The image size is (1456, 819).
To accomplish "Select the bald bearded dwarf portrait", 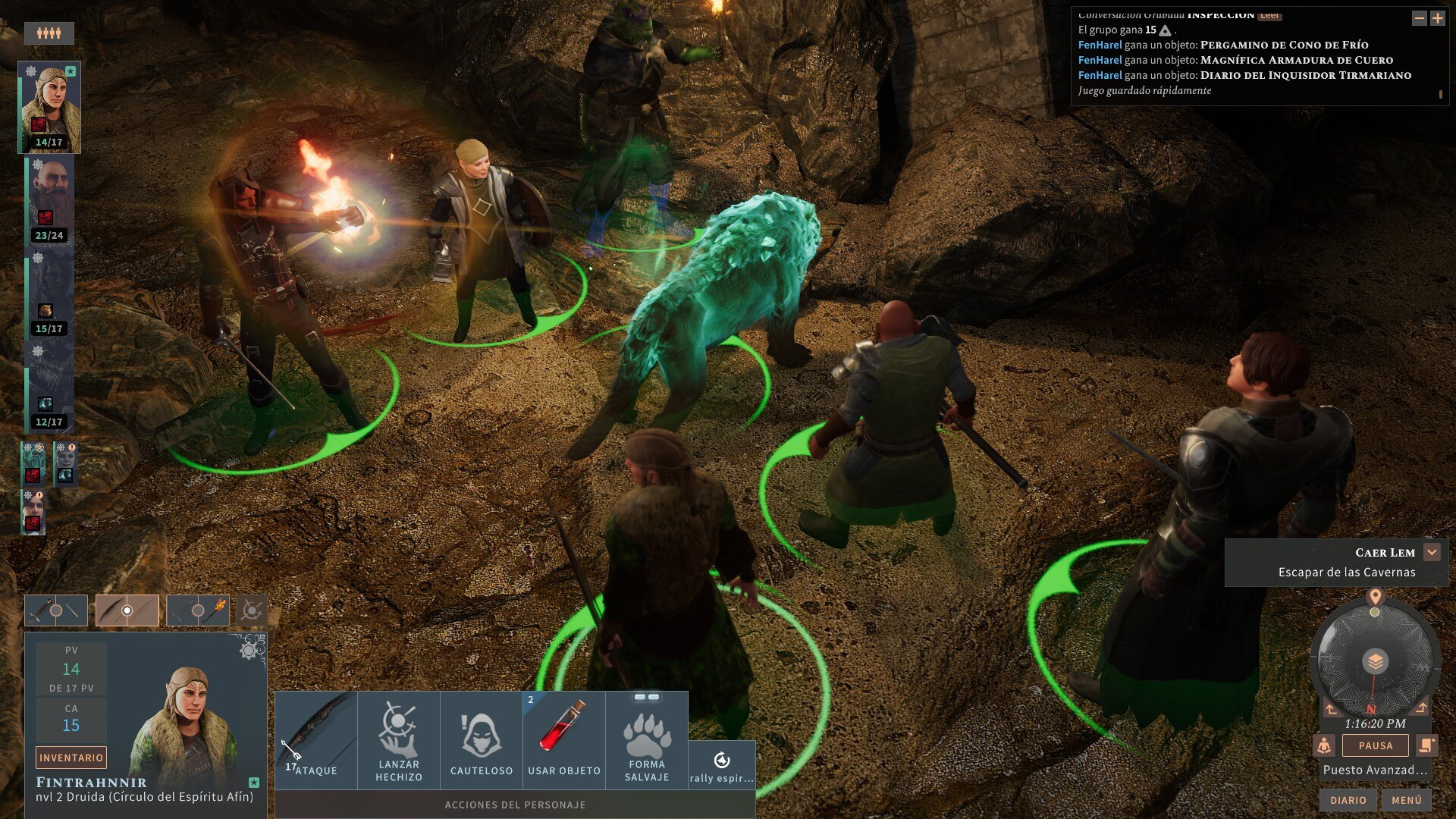I will tap(49, 199).
